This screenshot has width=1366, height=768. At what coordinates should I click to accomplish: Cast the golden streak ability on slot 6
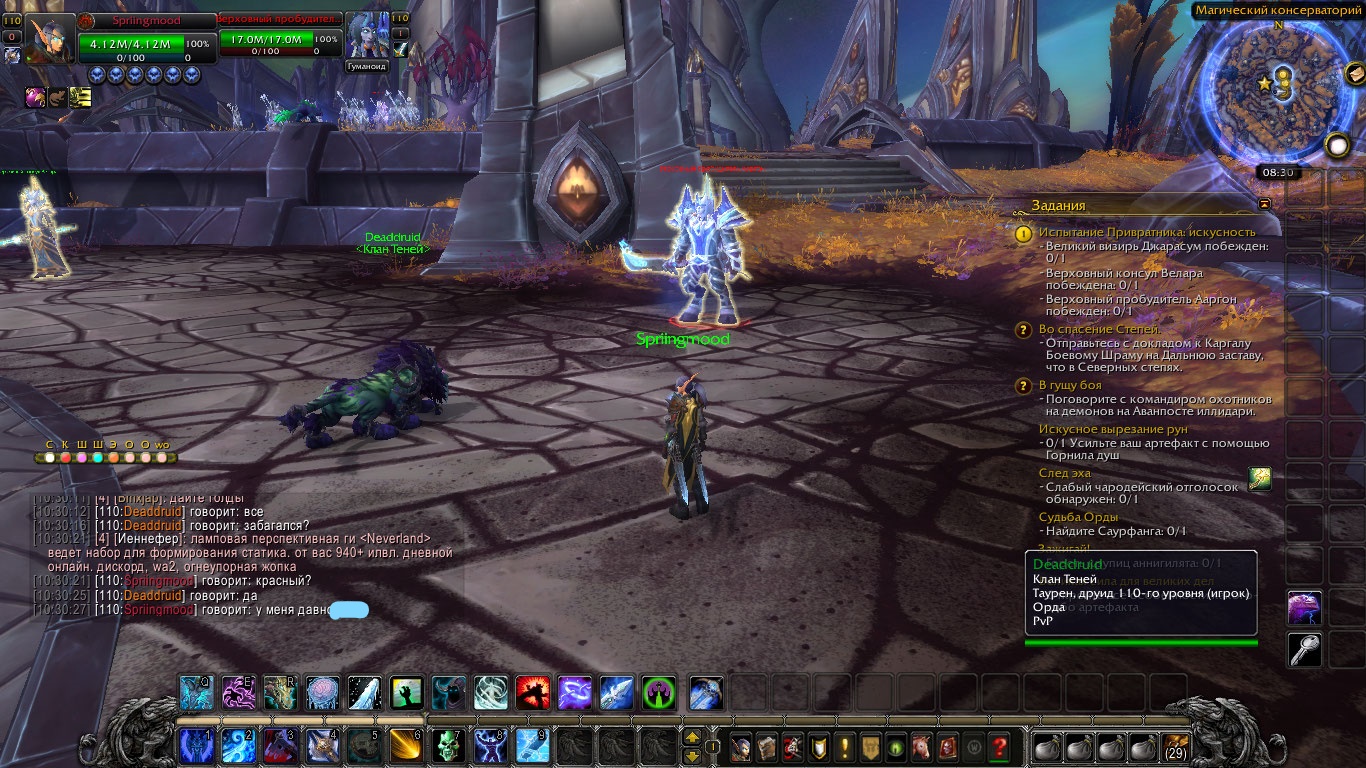(406, 745)
